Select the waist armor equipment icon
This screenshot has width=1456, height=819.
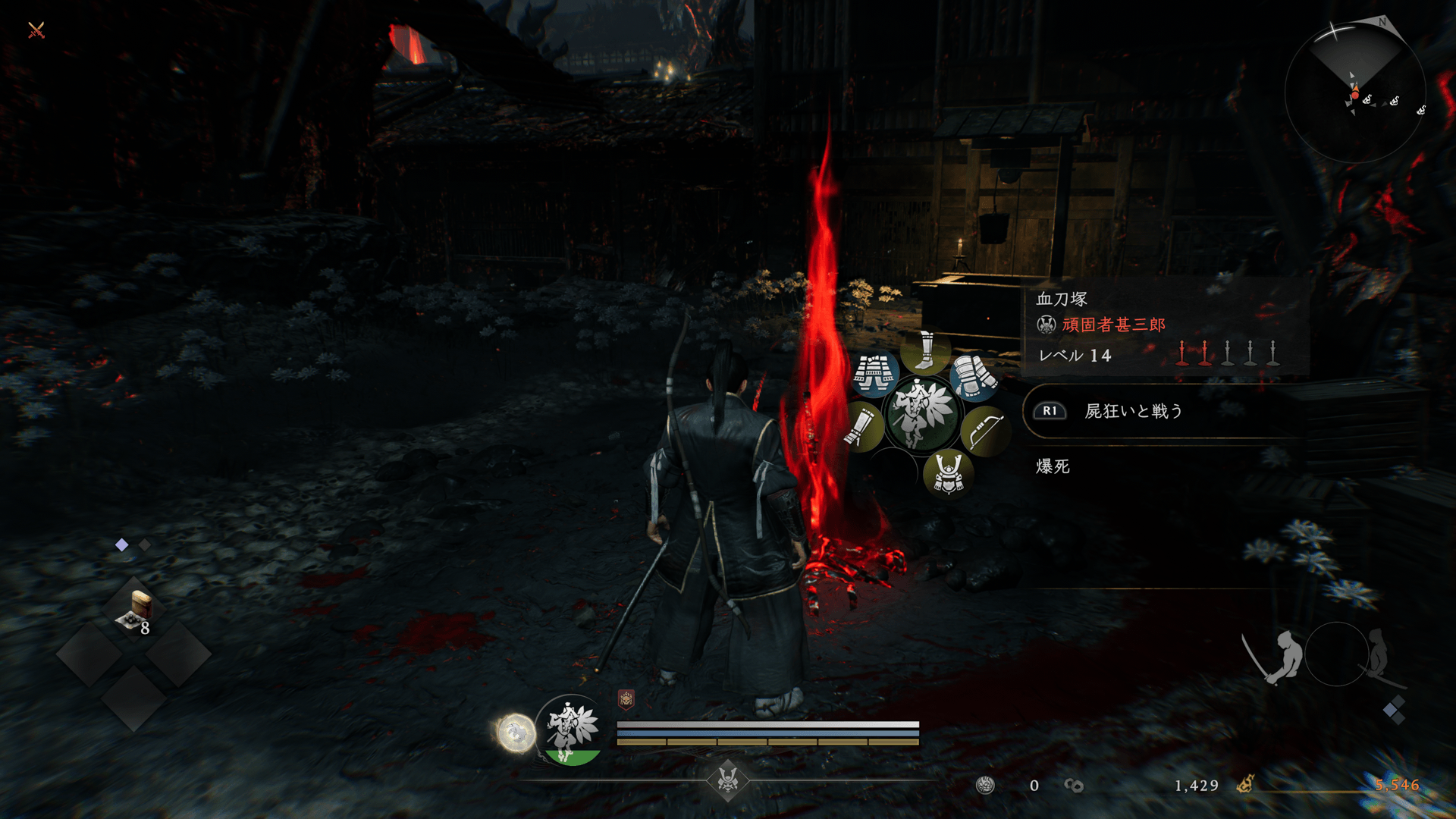(x=874, y=373)
